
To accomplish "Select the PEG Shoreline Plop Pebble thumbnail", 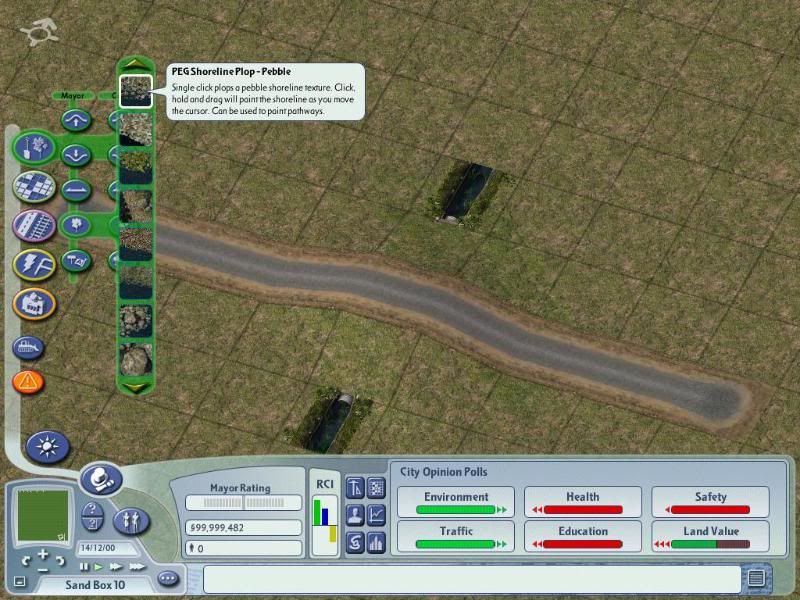I will point(135,91).
